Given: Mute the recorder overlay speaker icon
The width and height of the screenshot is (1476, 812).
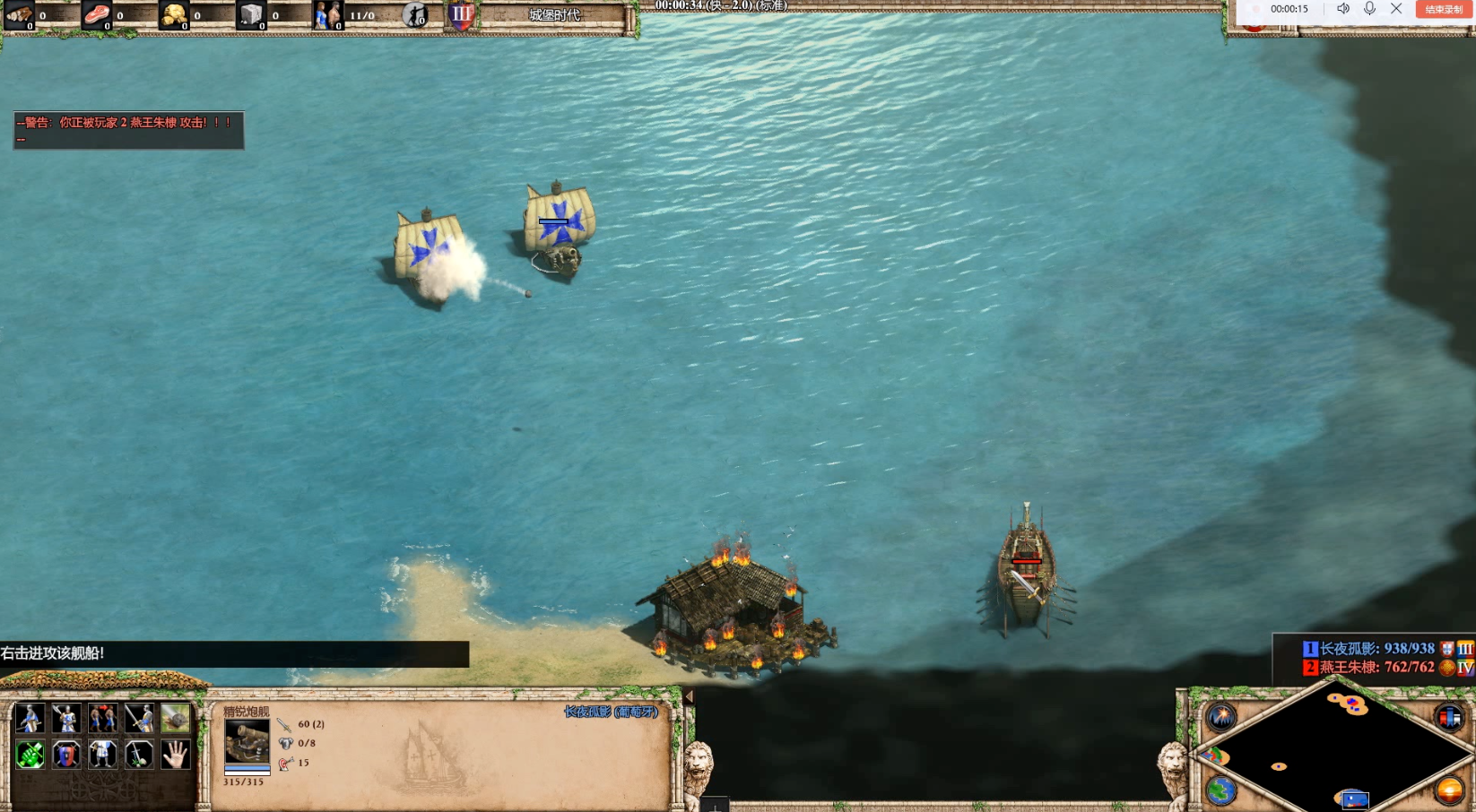Looking at the screenshot, I should click(x=1343, y=9).
